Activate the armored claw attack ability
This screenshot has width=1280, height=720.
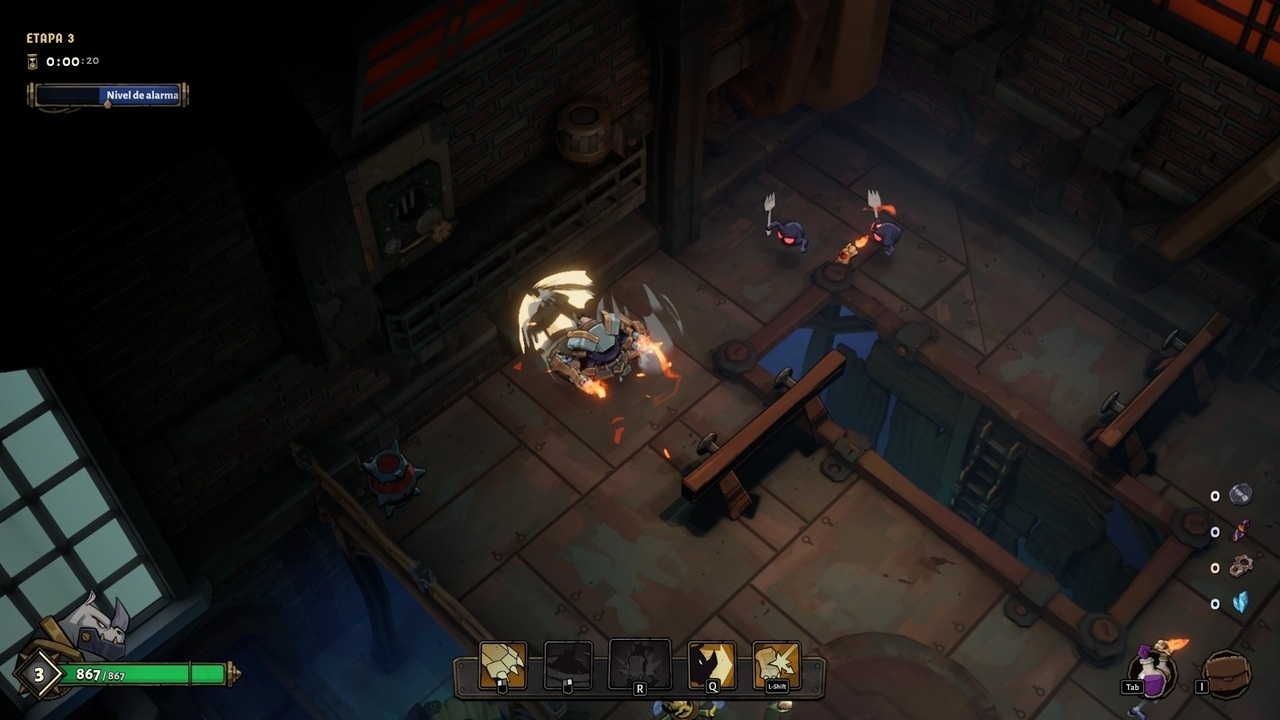coord(503,664)
